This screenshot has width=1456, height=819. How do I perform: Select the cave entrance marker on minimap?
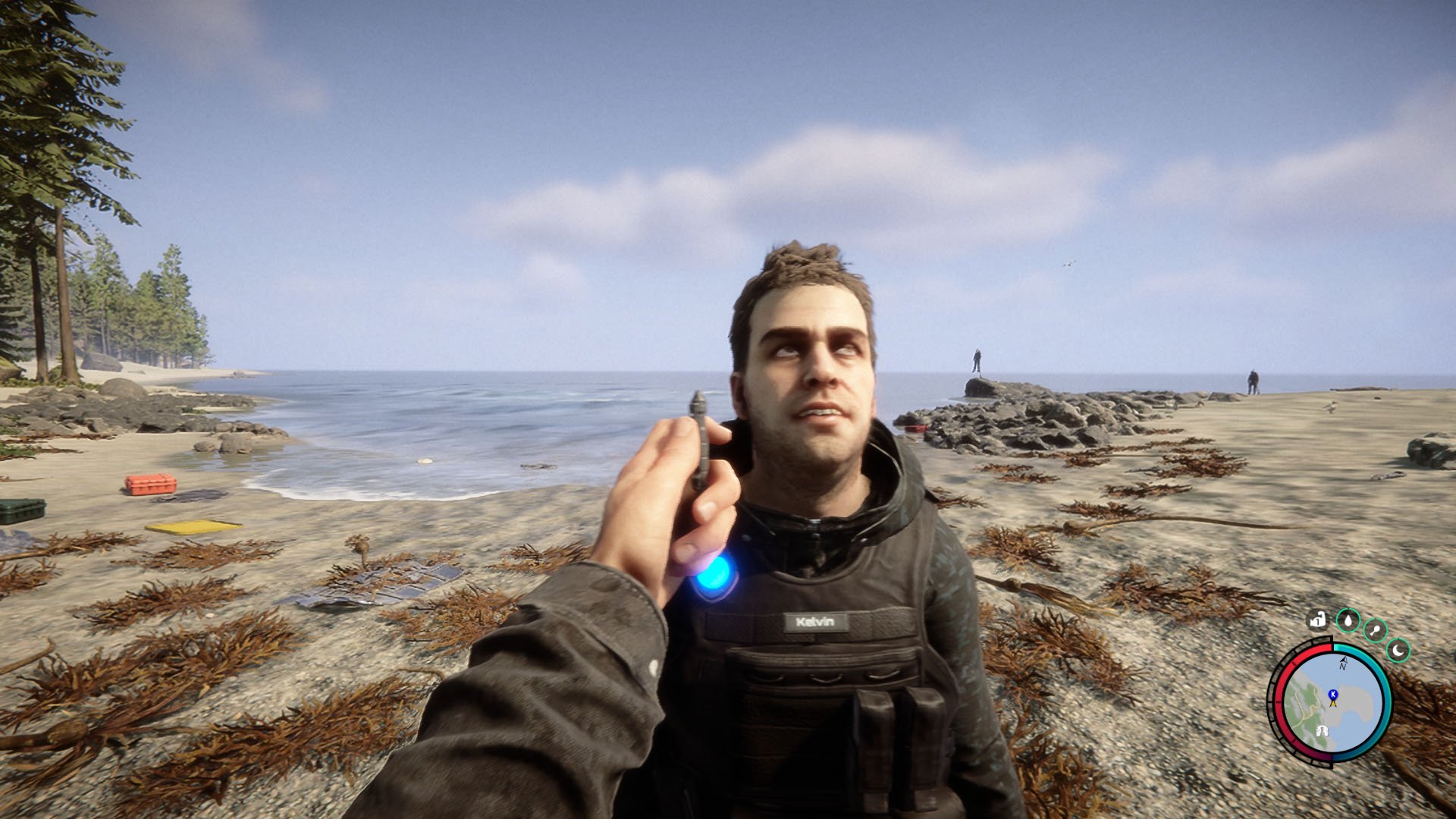pos(1321,730)
